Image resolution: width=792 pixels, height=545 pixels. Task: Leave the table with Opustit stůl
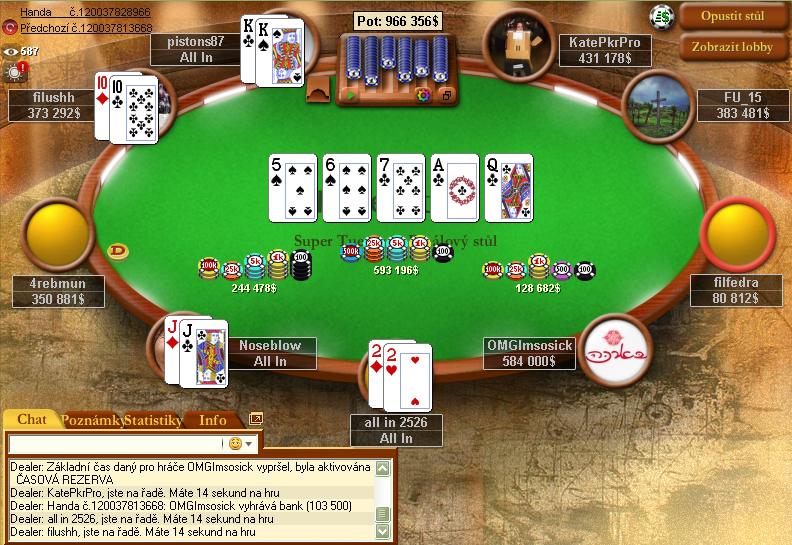tap(734, 17)
